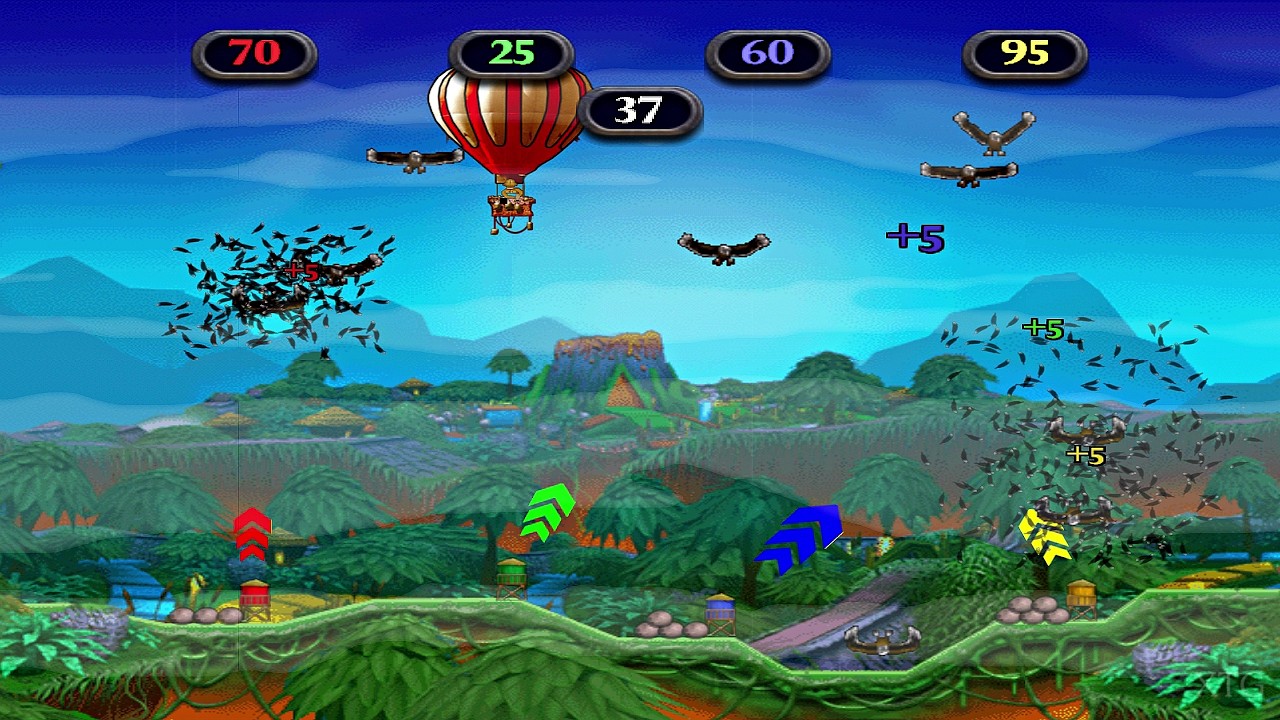Collect the purple +5 bonus text
The image size is (1280, 720).
point(913,237)
